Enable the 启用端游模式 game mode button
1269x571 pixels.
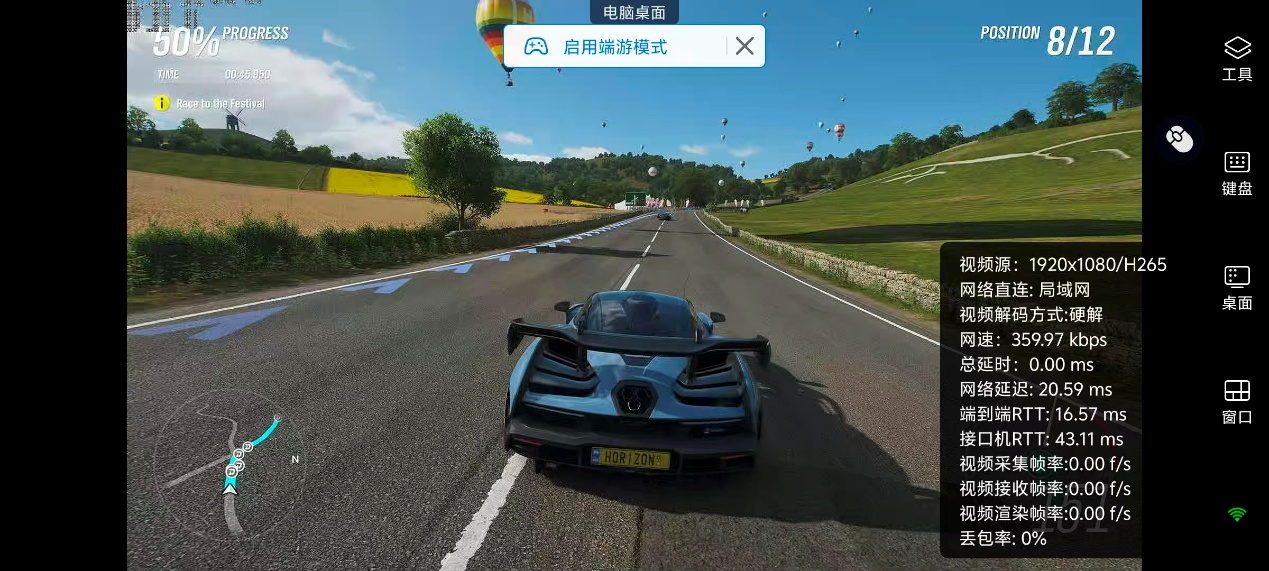coord(614,47)
